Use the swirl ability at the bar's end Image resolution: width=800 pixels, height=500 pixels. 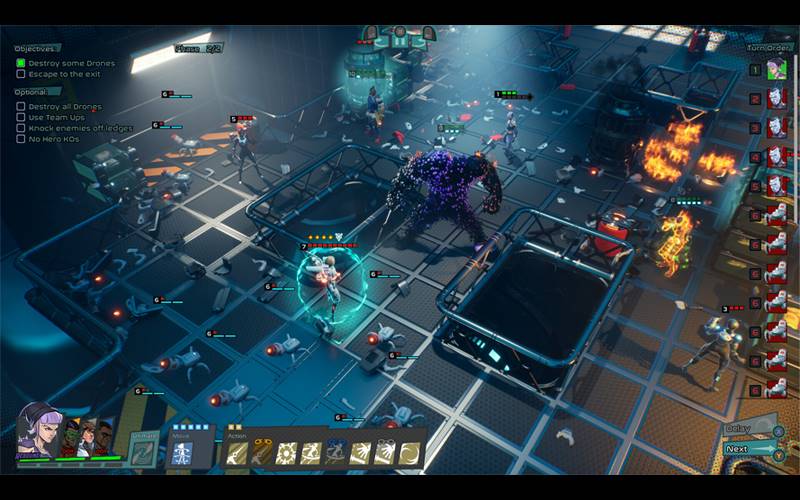click(x=410, y=453)
